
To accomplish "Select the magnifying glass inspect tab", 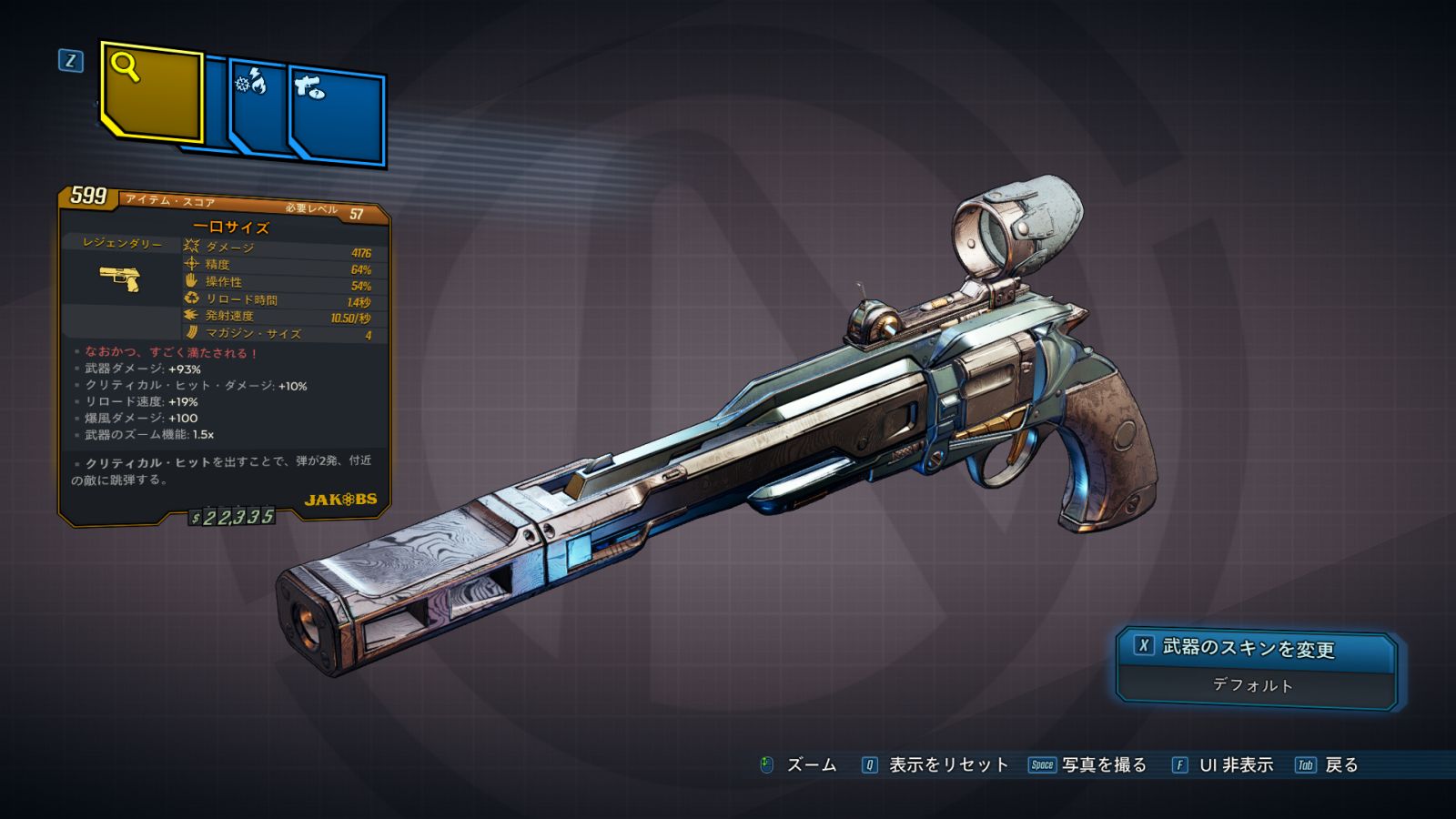I will coord(151,93).
